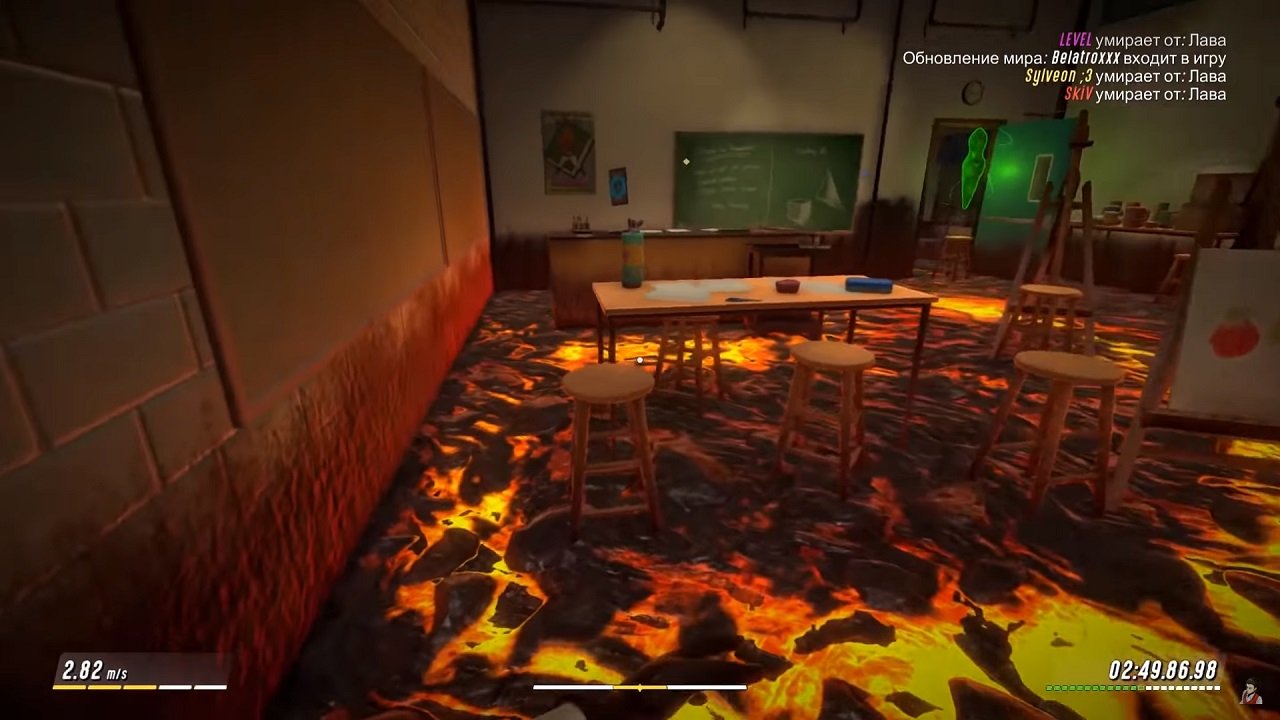Toggle the filled green checkpoint segment
The image size is (1280, 720).
[x=1090, y=688]
